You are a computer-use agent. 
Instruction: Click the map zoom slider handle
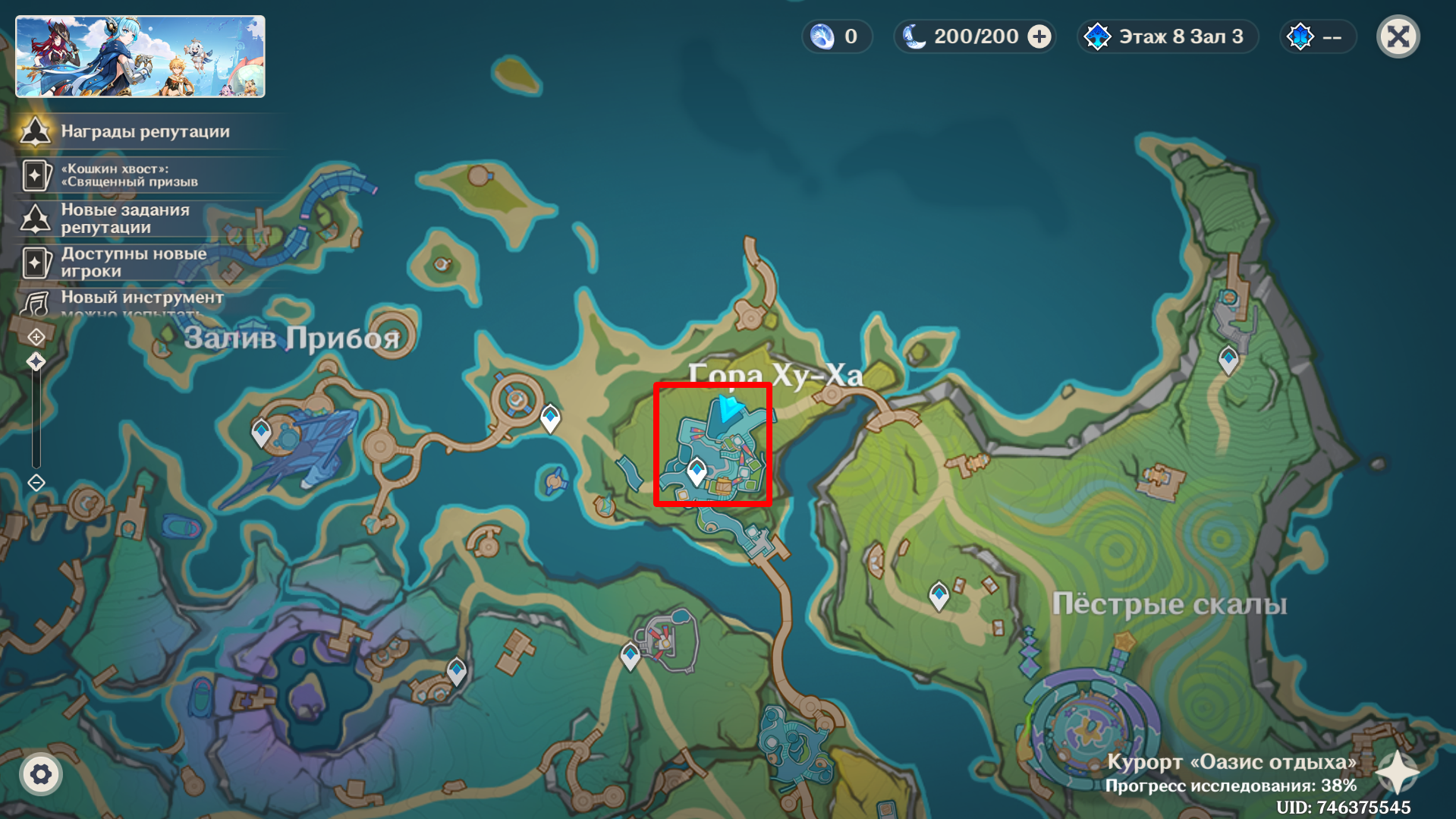36,361
